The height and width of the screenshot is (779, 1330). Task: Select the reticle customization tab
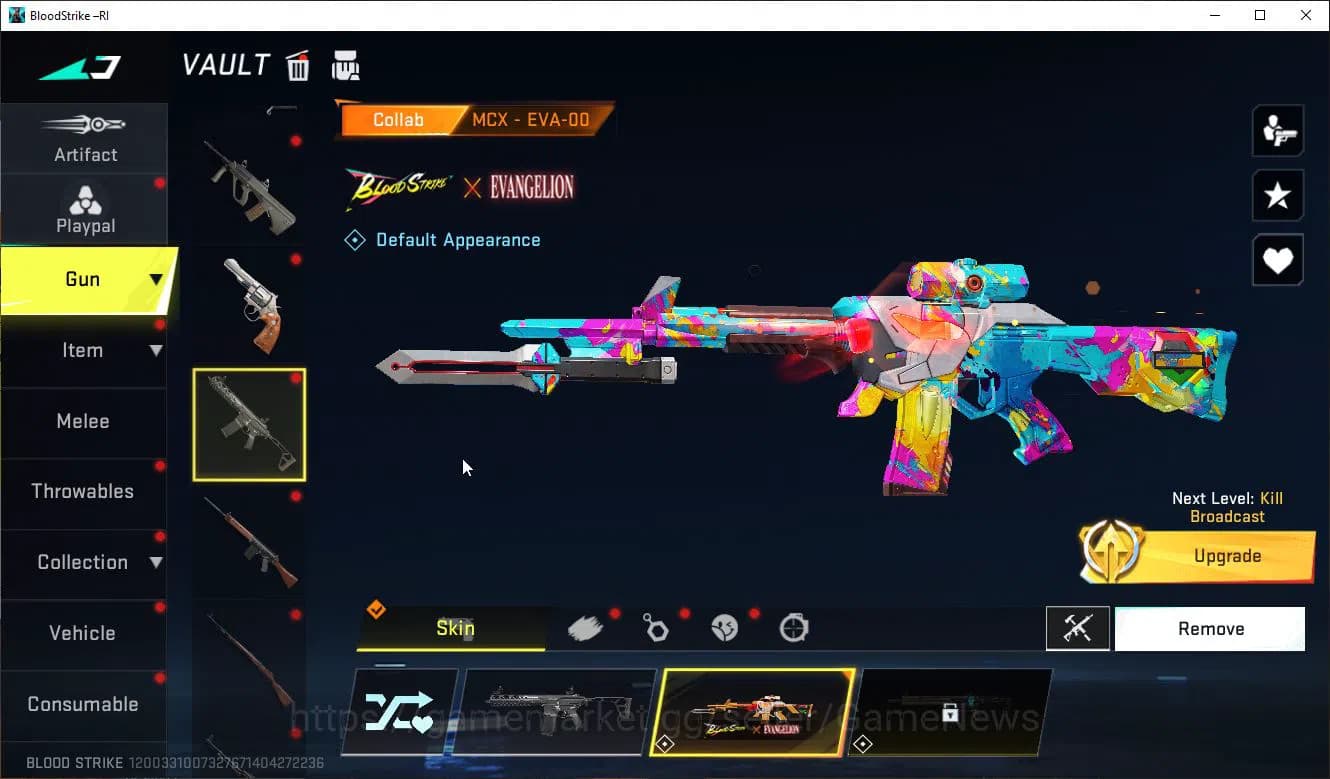pyautogui.click(x=793, y=626)
